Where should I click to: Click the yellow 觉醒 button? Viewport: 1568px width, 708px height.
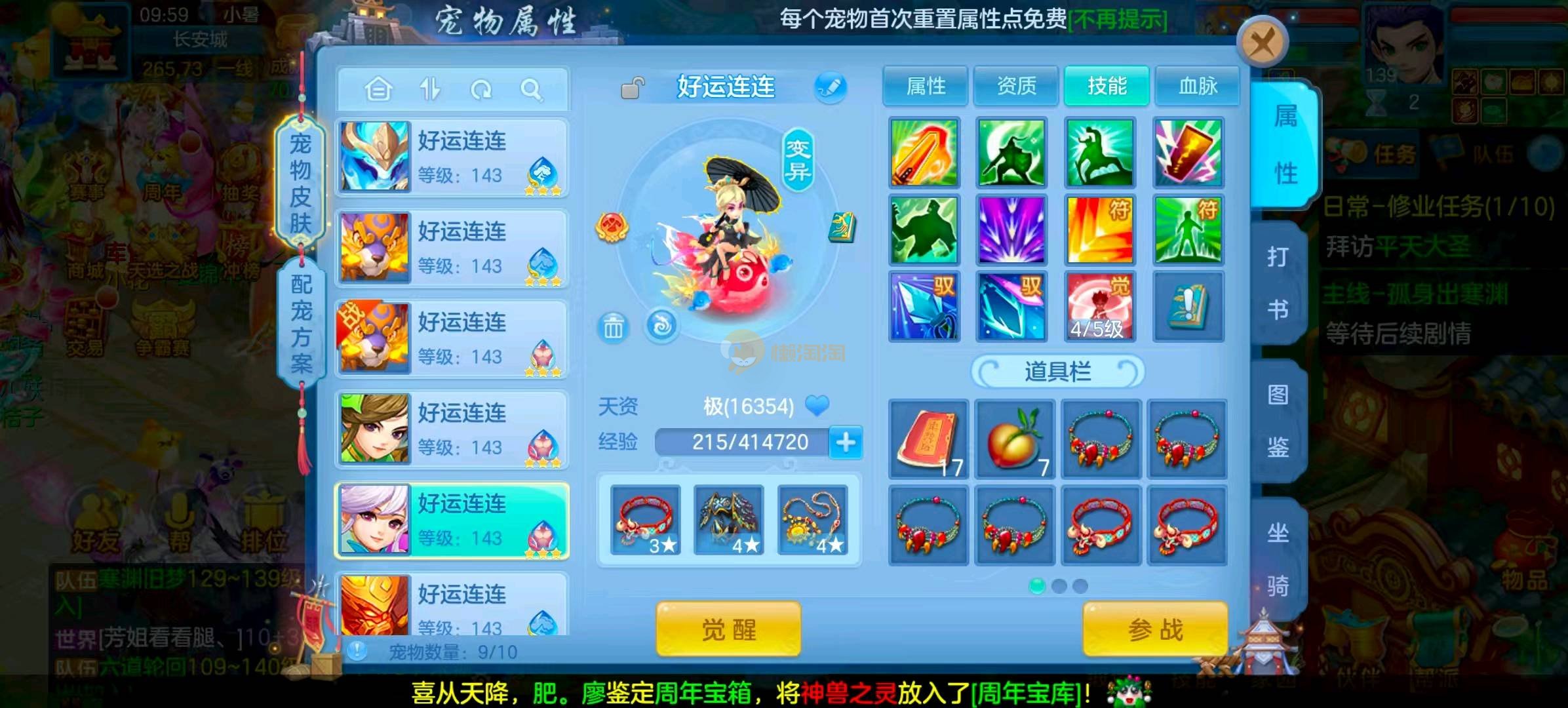728,629
